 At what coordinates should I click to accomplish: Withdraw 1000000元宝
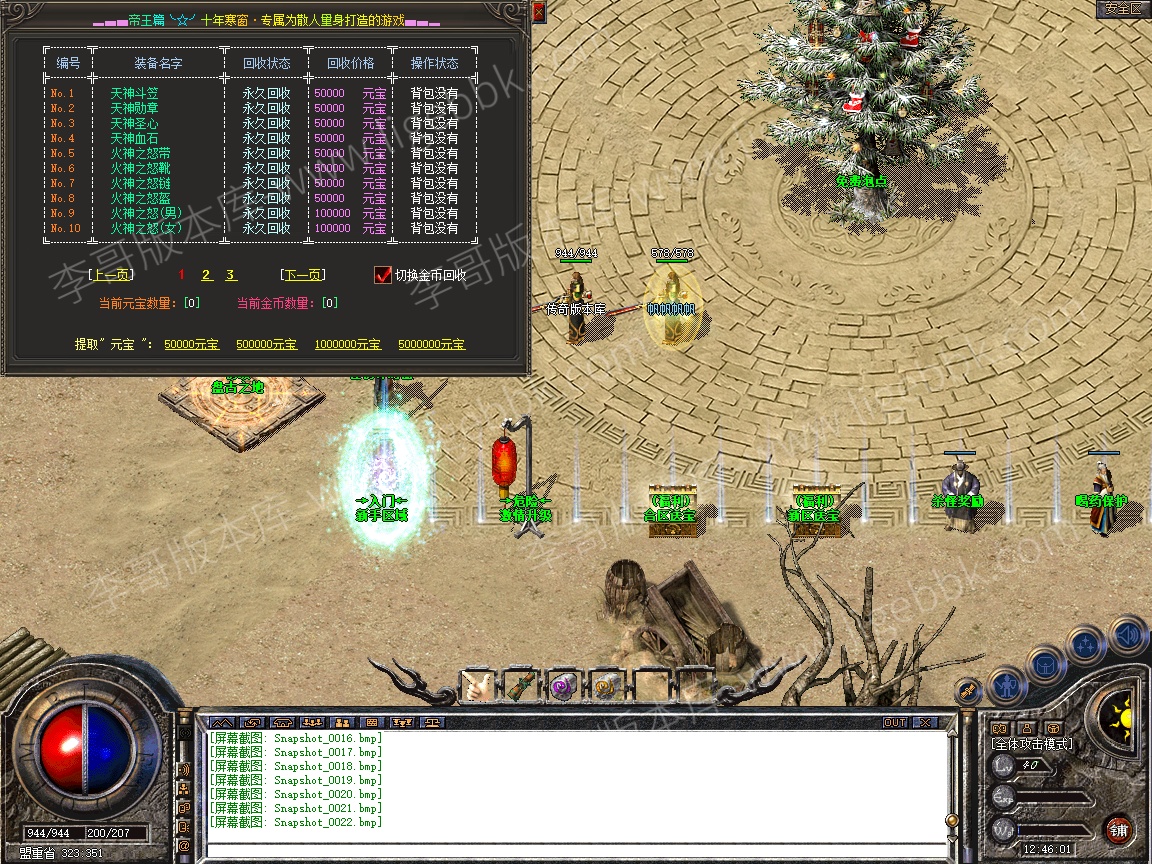(x=347, y=344)
